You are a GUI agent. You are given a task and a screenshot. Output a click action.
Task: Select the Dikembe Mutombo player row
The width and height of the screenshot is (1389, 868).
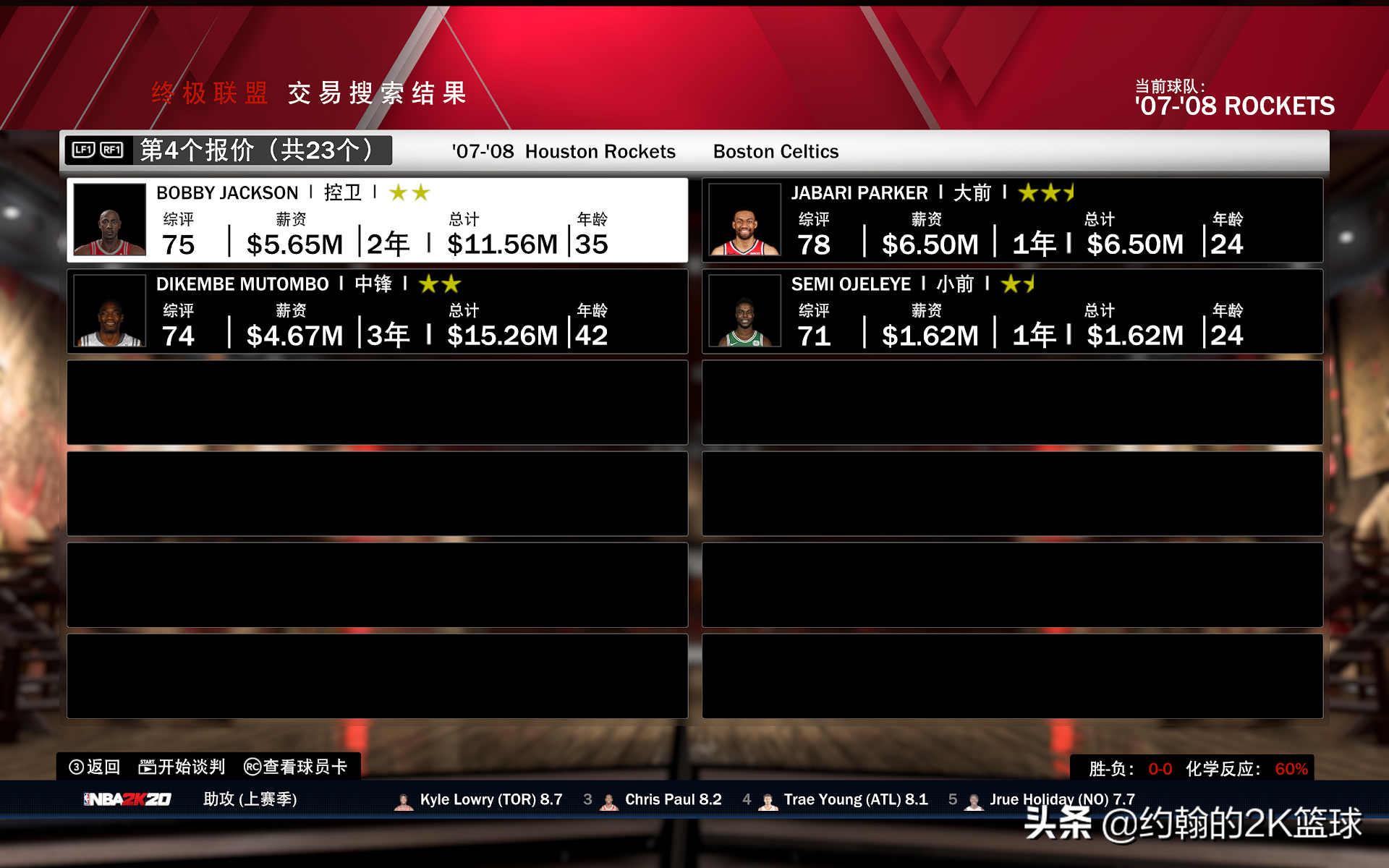(376, 311)
